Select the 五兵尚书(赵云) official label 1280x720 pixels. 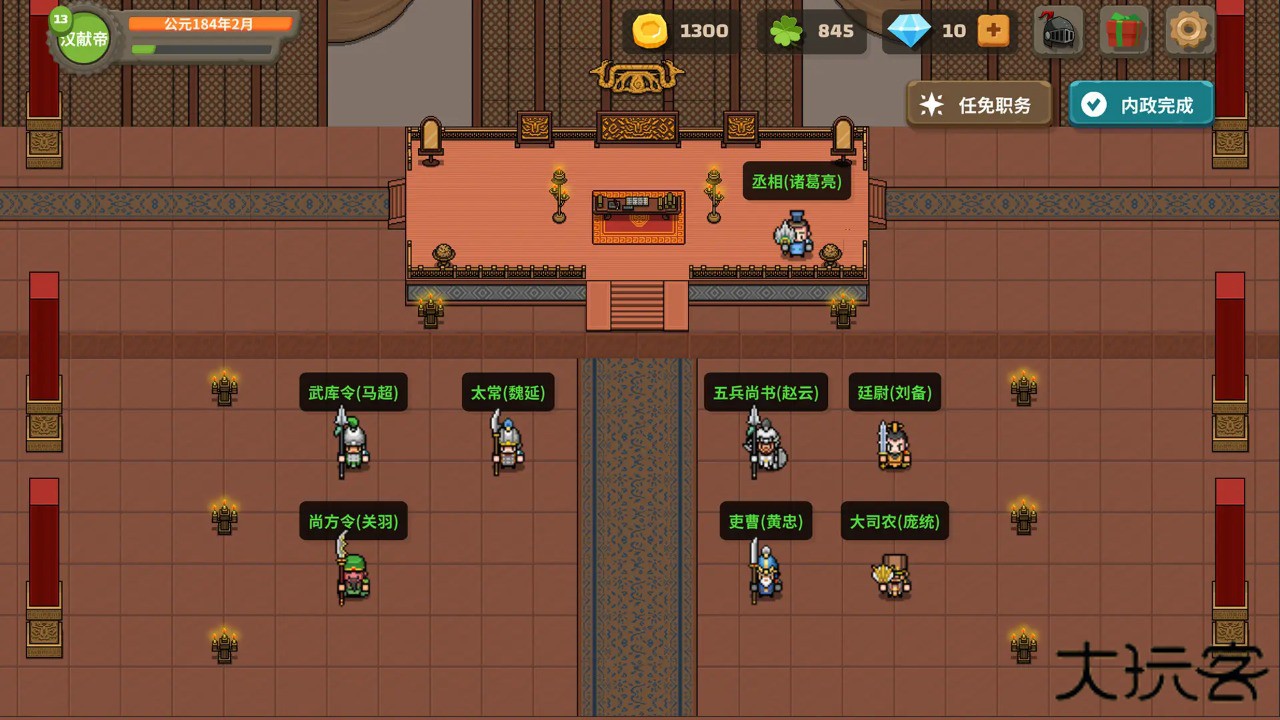click(x=766, y=393)
